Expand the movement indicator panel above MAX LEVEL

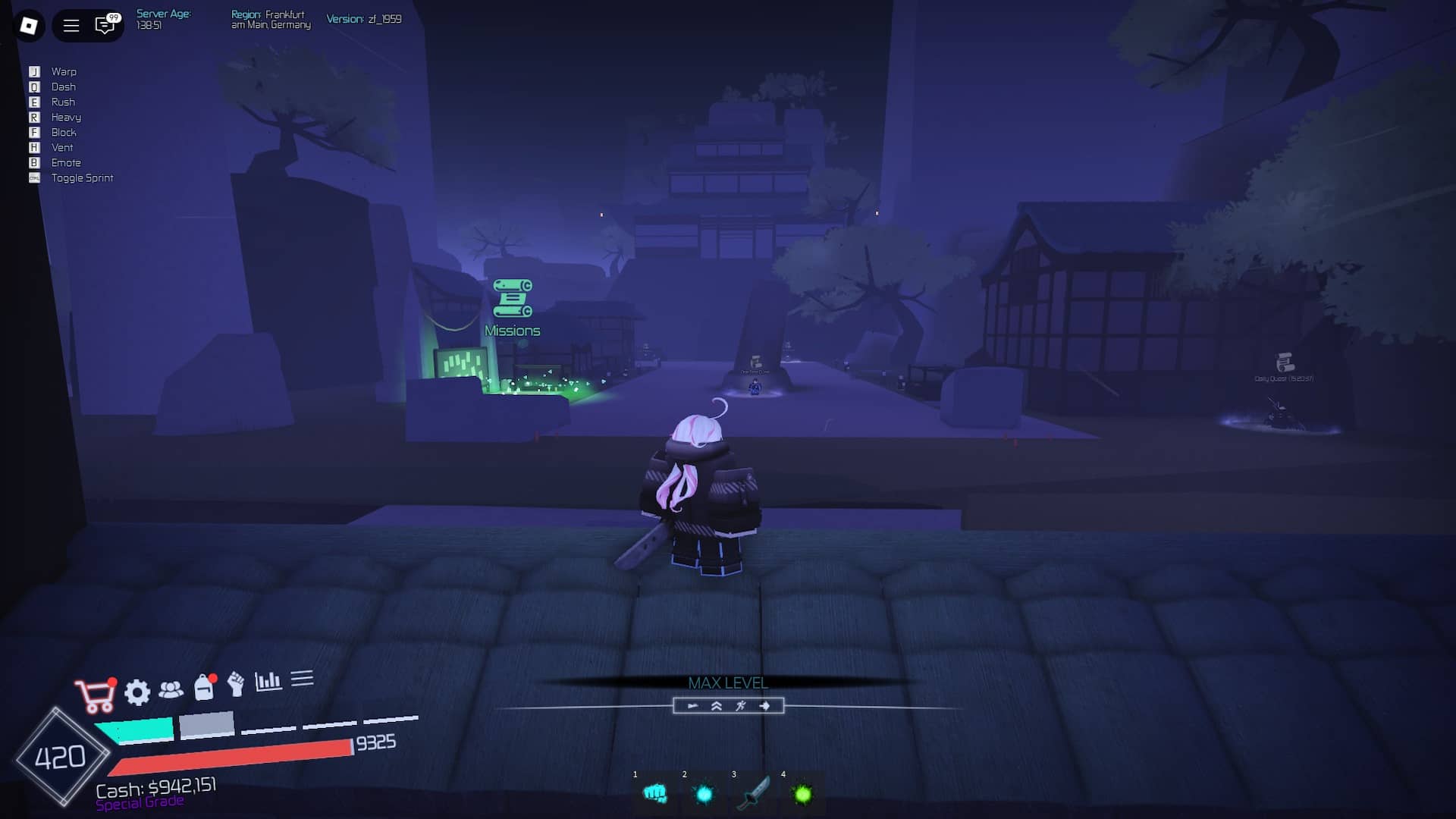(x=728, y=706)
